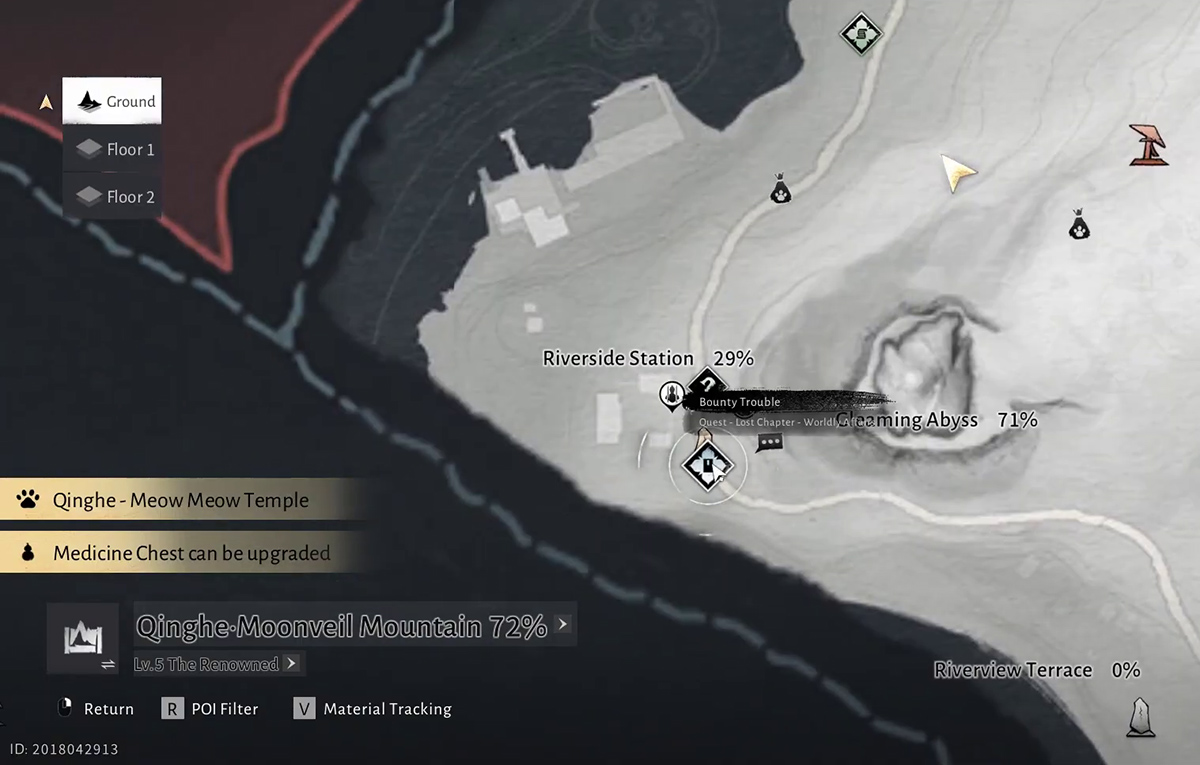Switch map to Floor 2

tap(112, 197)
